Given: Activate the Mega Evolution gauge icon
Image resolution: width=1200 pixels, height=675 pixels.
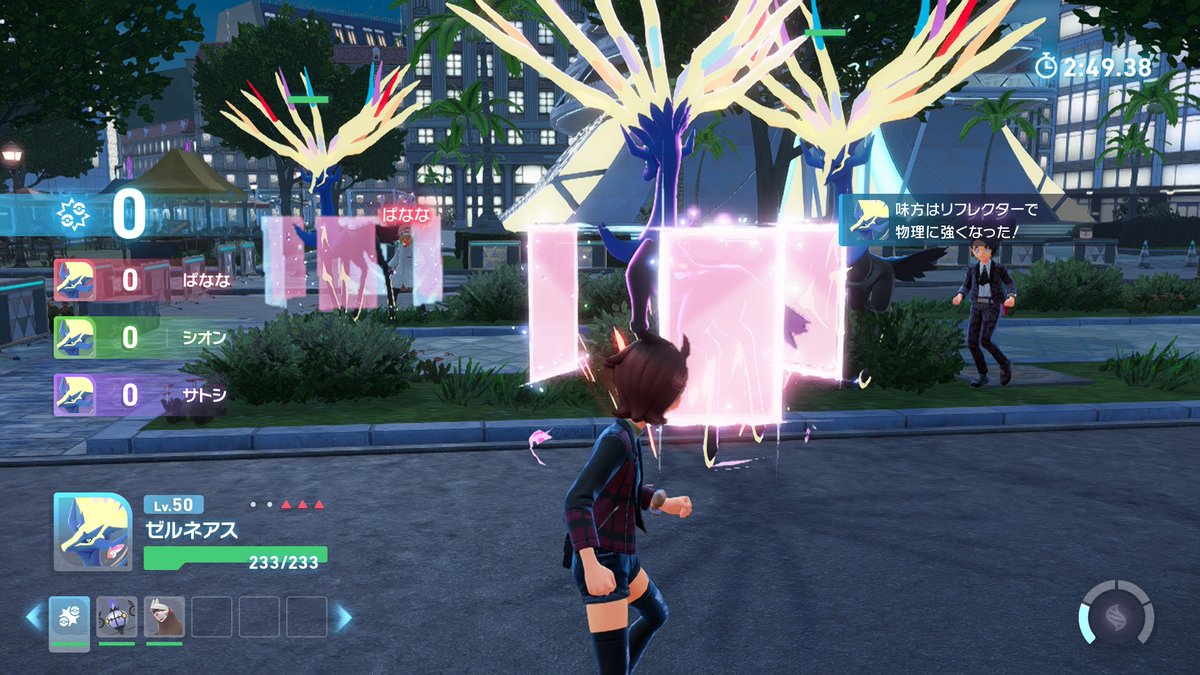Looking at the screenshot, I should coord(1116,612).
